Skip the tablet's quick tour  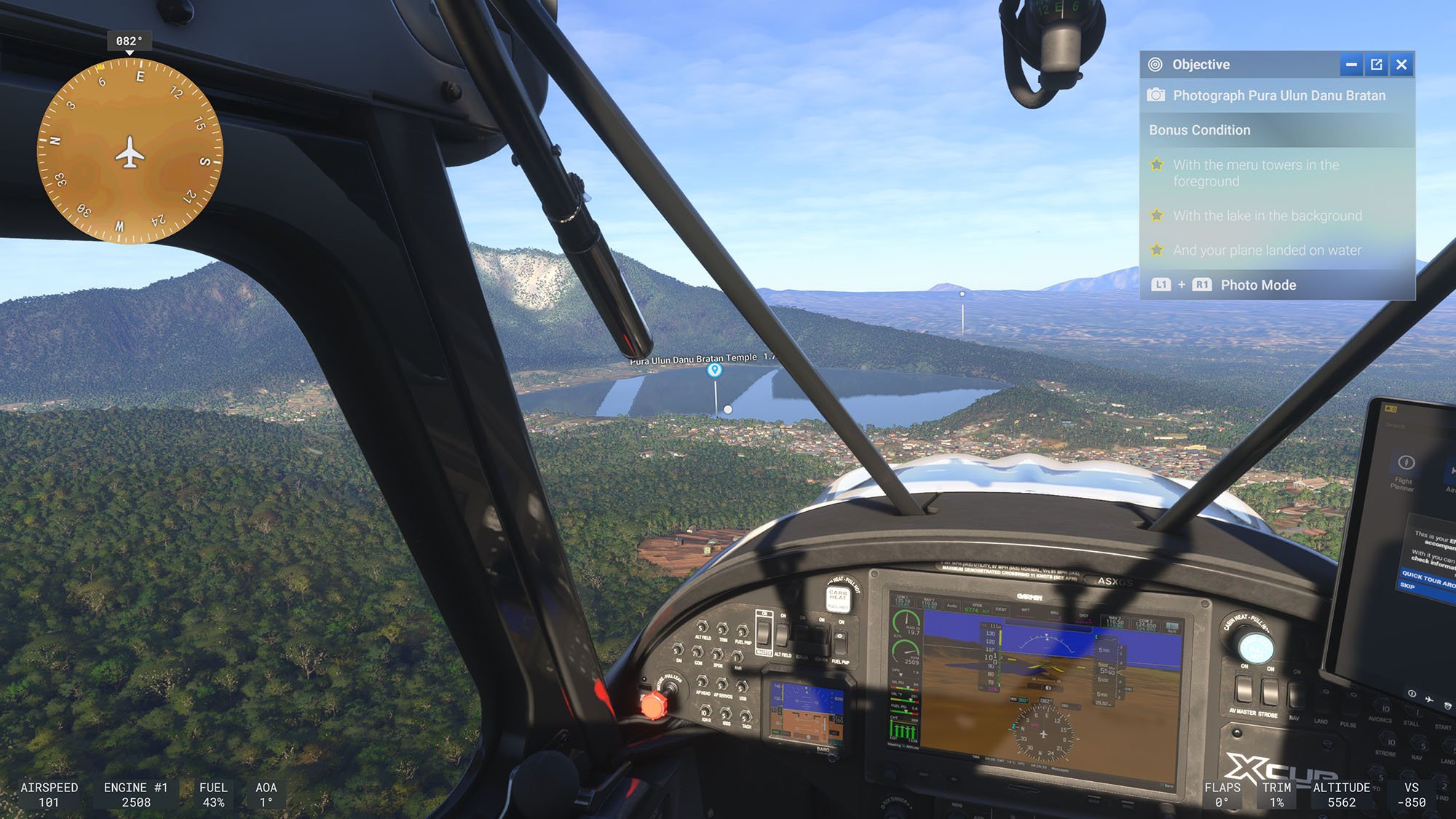pos(1407,586)
